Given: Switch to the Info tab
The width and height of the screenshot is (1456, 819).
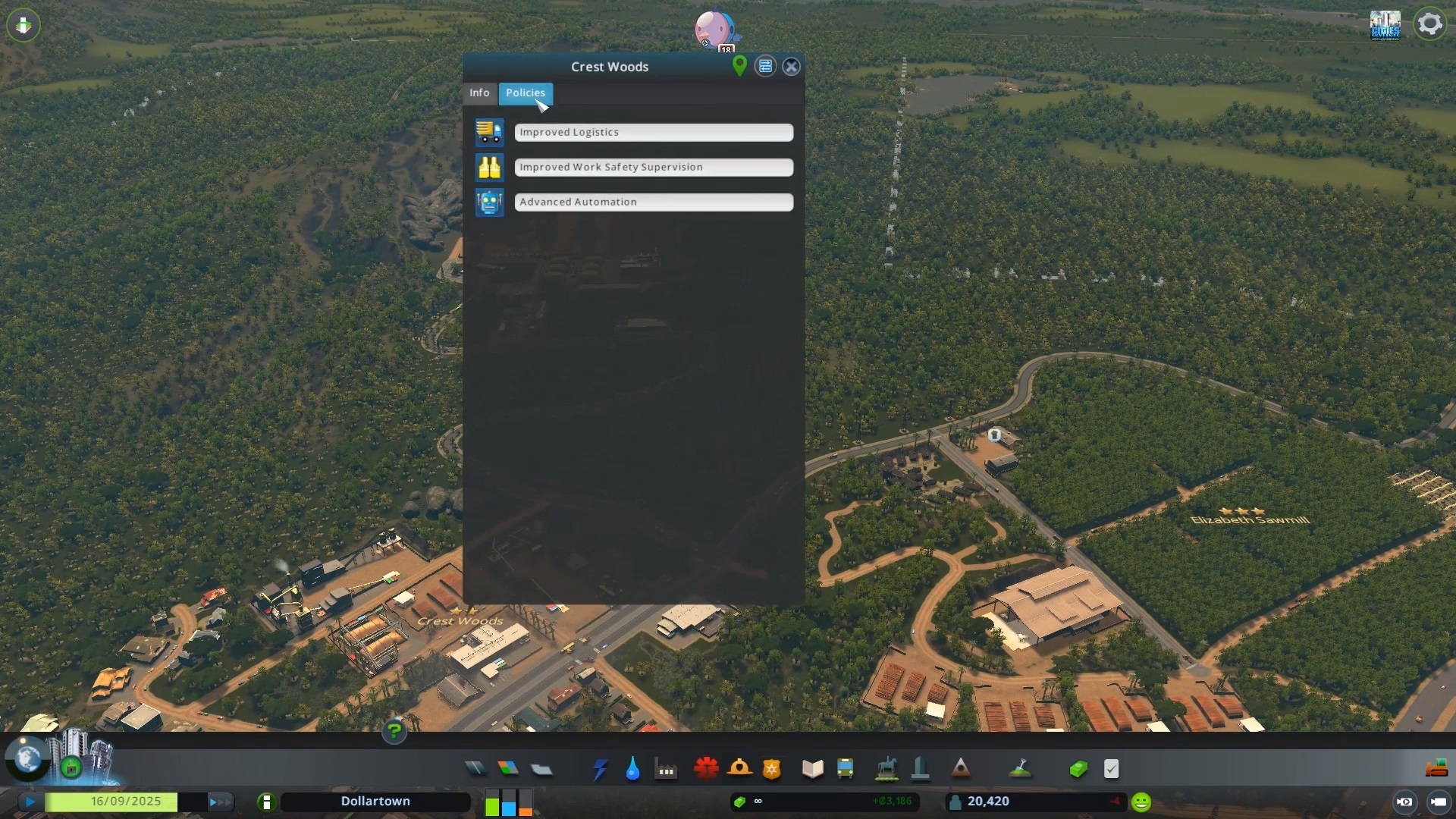Looking at the screenshot, I should pos(479,93).
